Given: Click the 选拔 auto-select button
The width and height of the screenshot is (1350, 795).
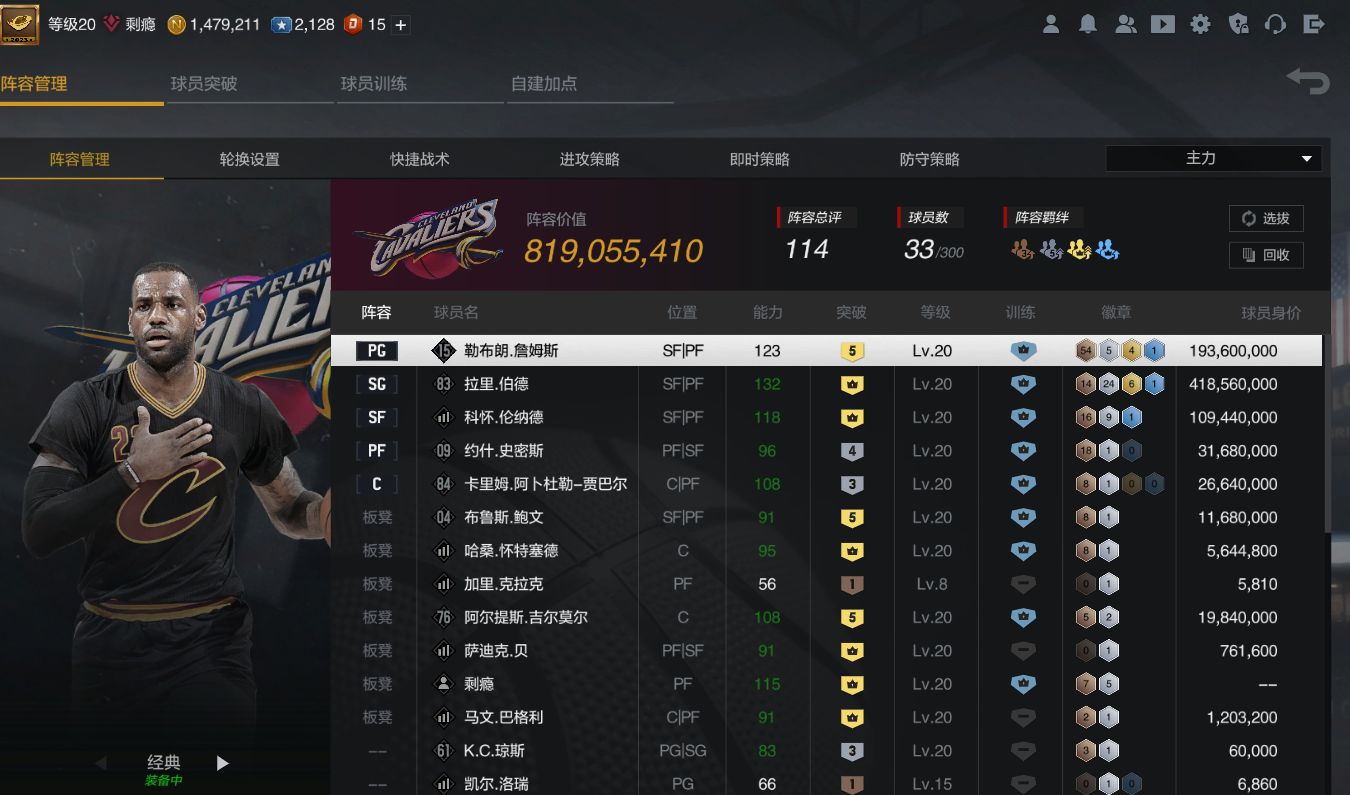Looking at the screenshot, I should [x=1266, y=218].
